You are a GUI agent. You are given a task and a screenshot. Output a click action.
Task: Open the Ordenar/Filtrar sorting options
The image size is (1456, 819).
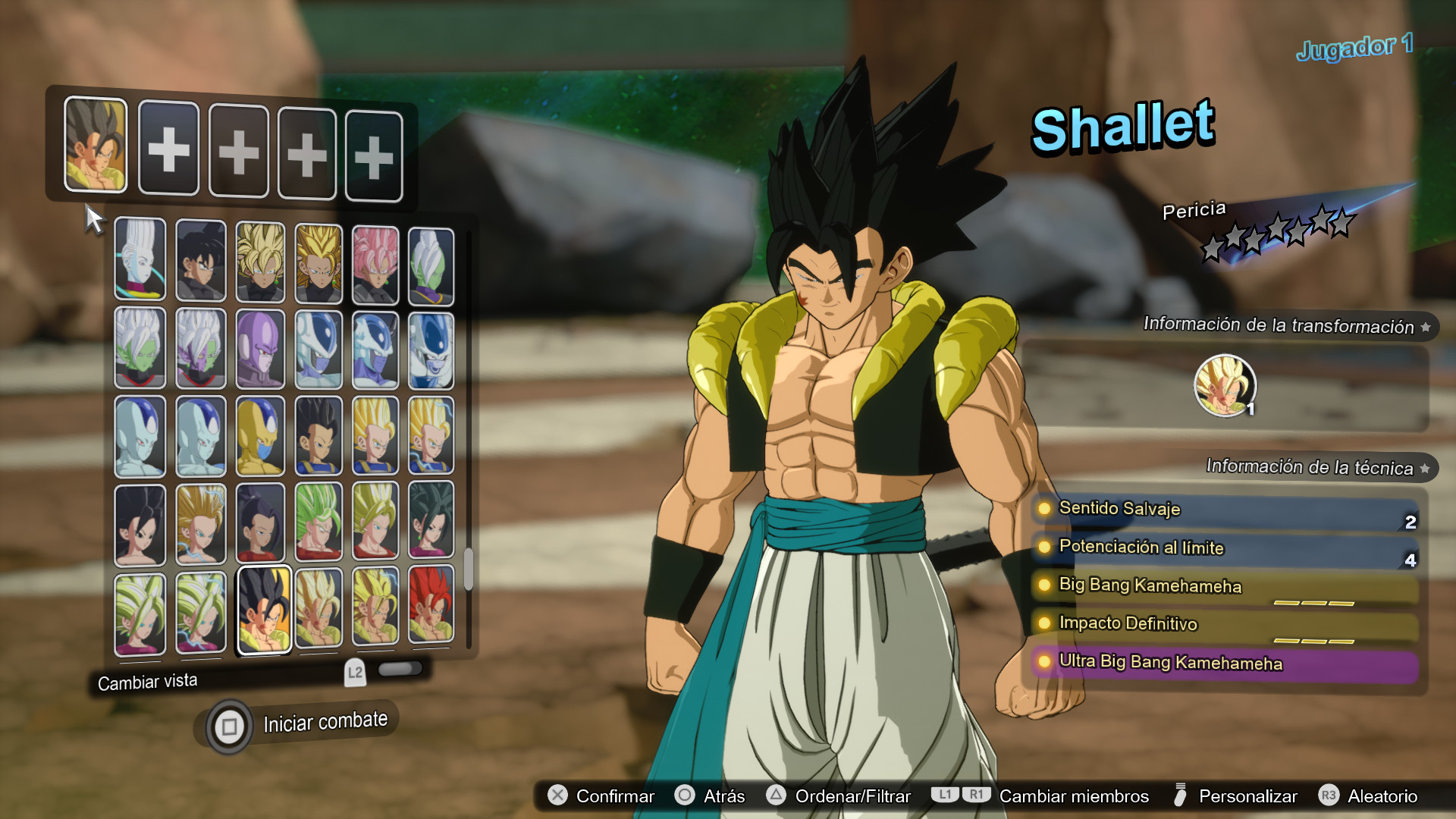point(775,796)
